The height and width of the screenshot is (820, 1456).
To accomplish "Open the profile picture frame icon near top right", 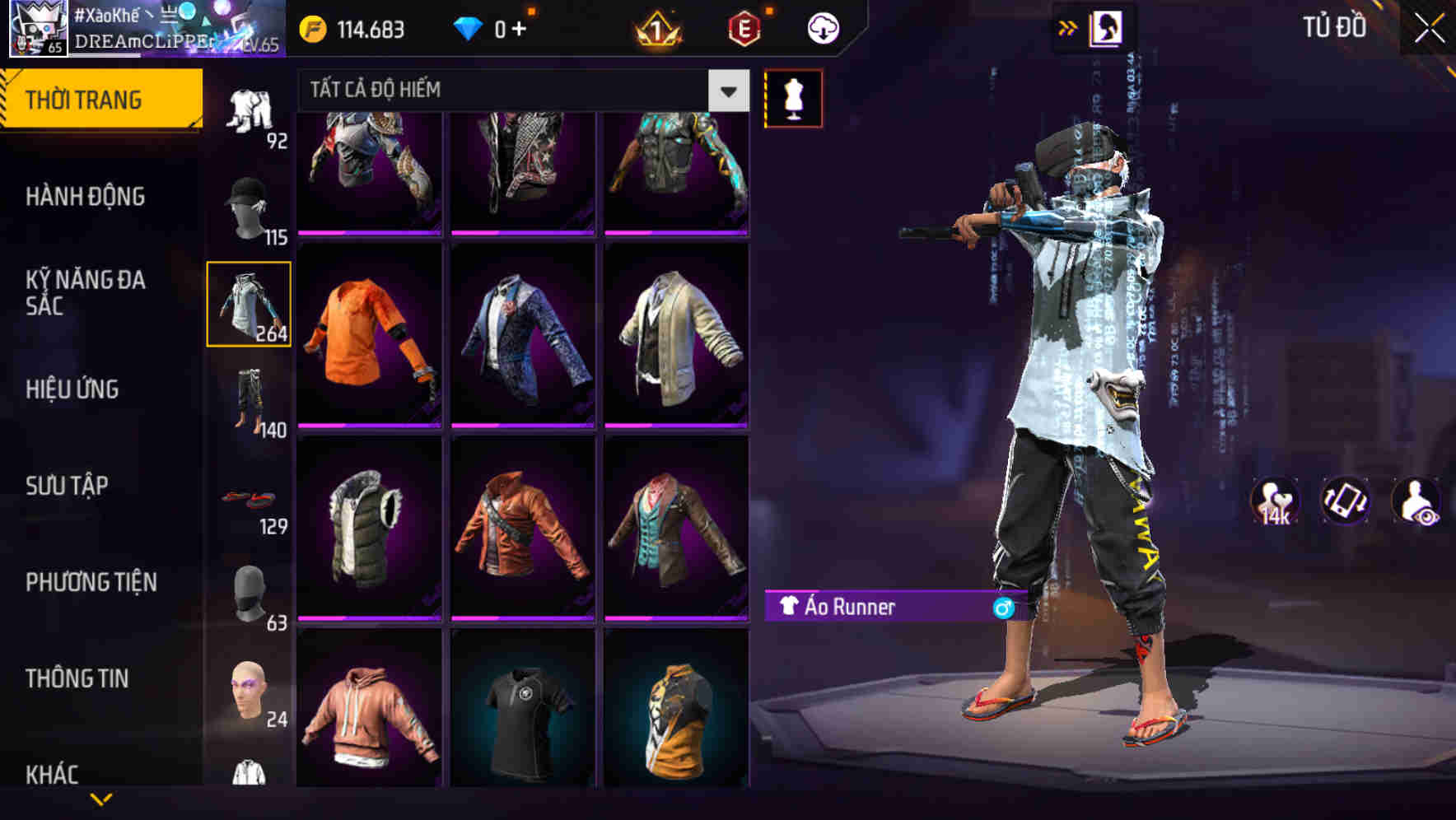I will pos(1108,27).
